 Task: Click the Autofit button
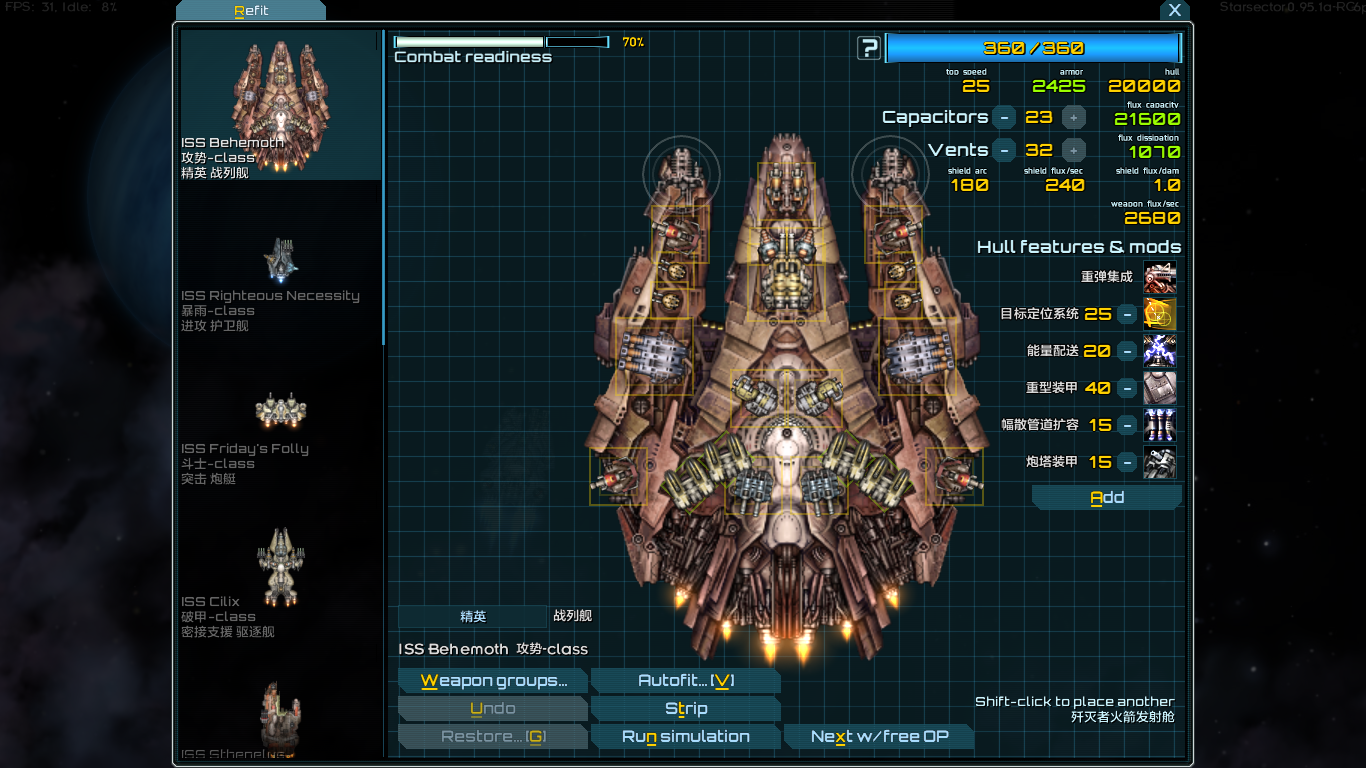[685, 681]
